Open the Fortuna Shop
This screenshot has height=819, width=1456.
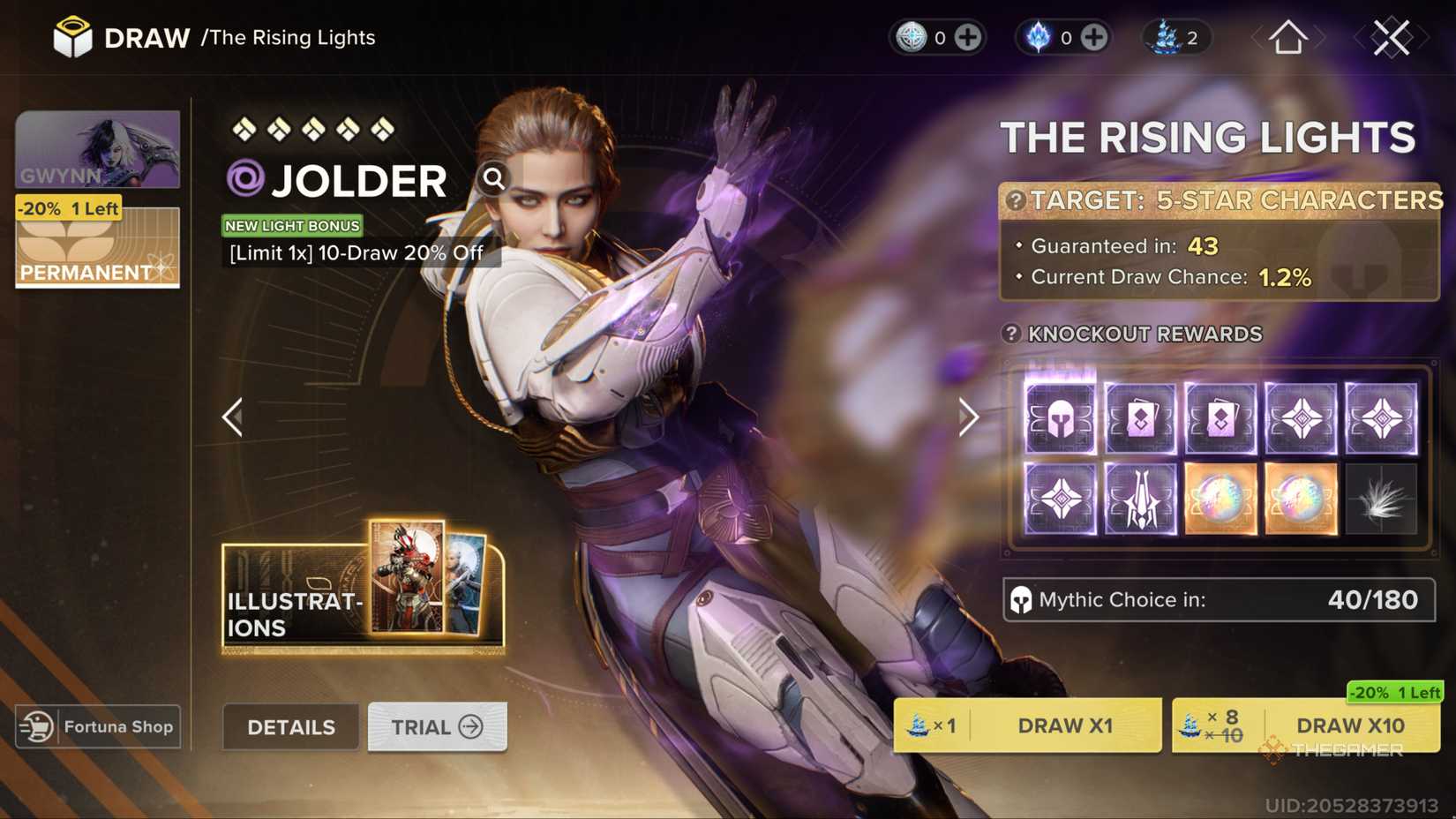[x=97, y=726]
